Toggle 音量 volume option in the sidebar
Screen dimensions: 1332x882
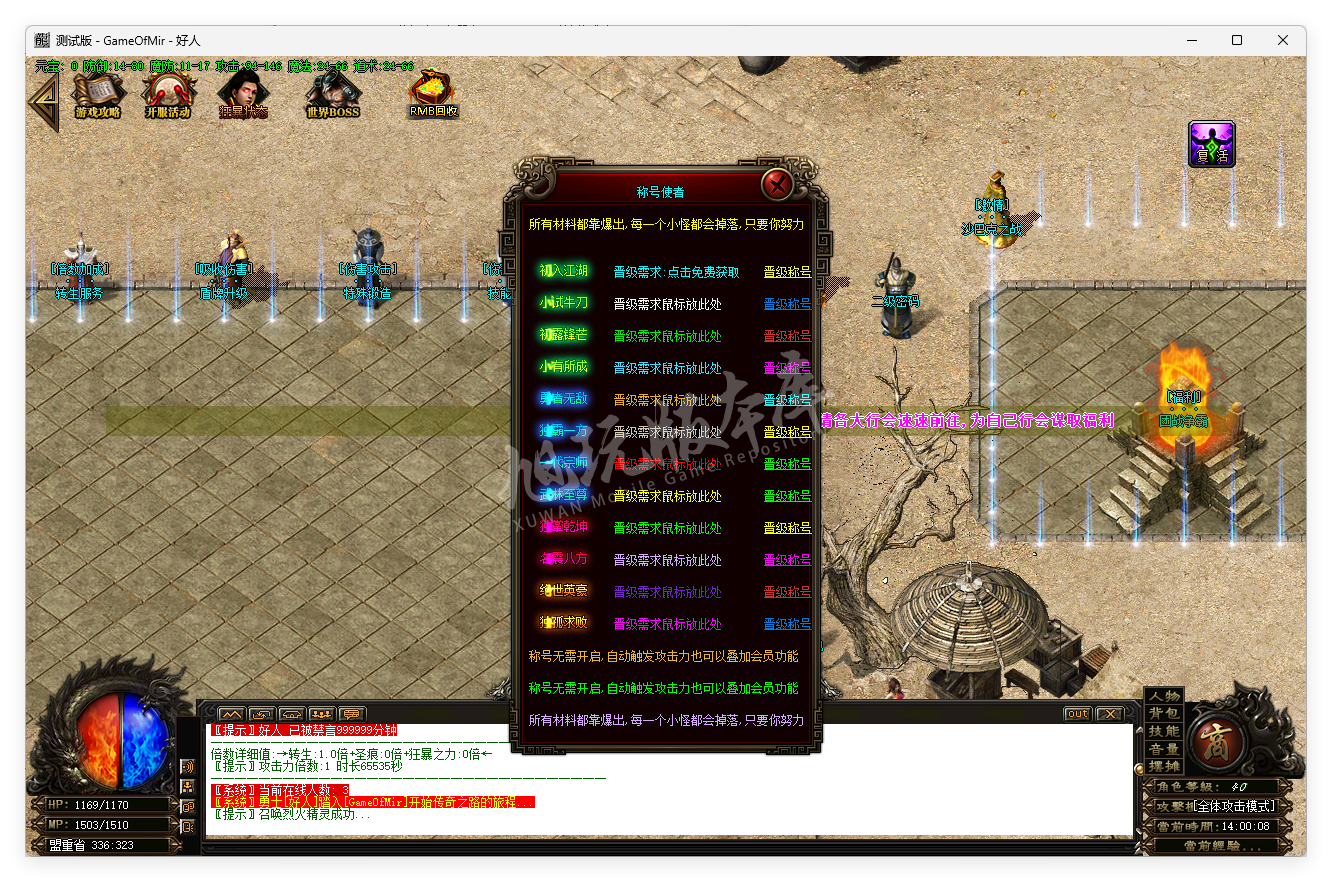click(x=1163, y=747)
